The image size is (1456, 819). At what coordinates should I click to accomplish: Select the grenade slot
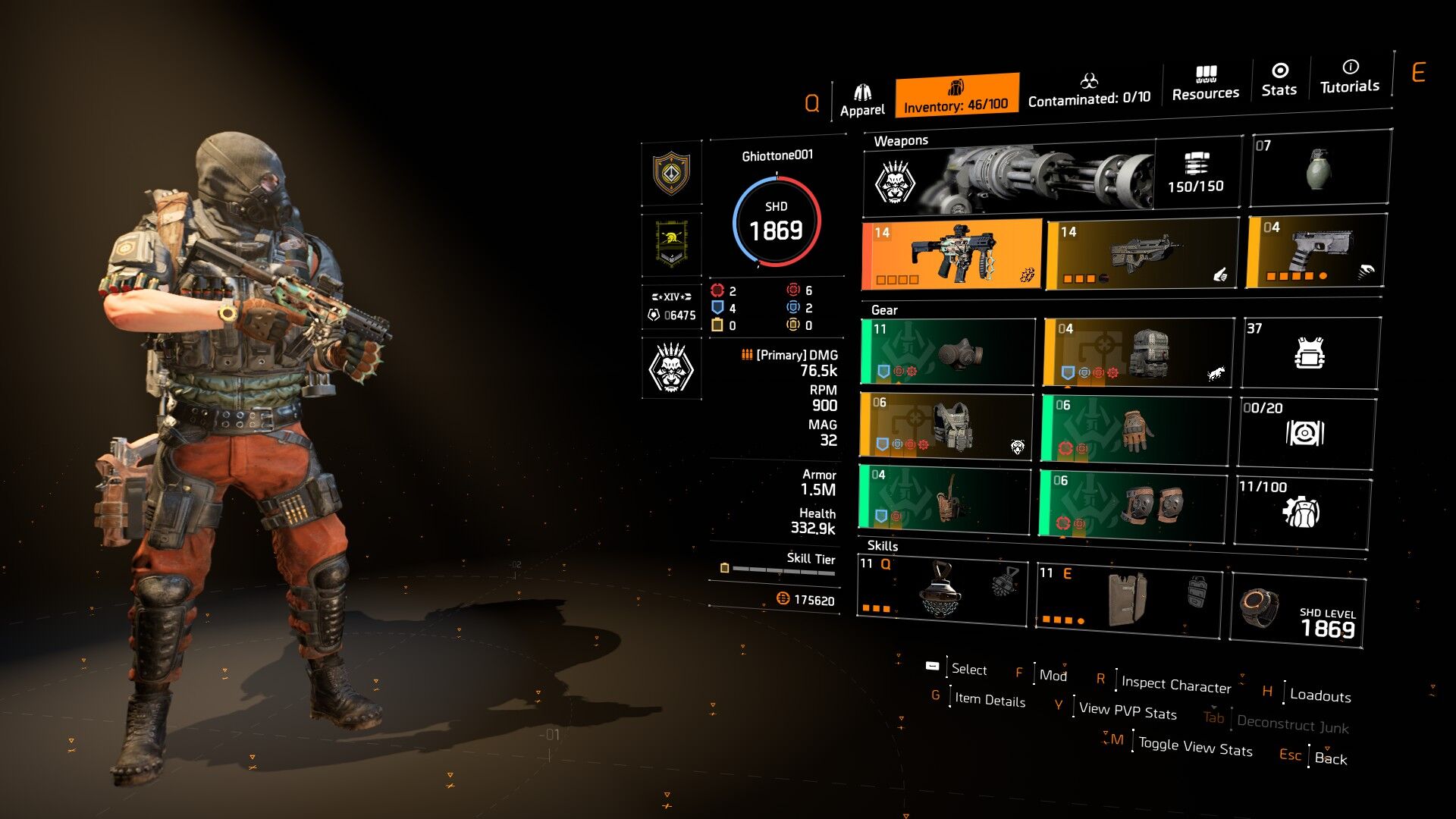[x=1319, y=168]
